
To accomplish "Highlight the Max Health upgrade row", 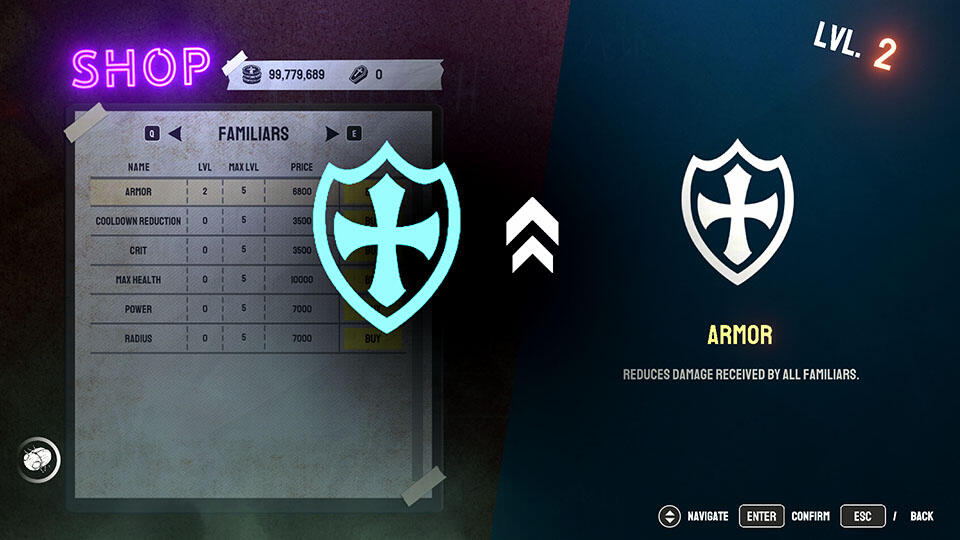I will tap(139, 280).
